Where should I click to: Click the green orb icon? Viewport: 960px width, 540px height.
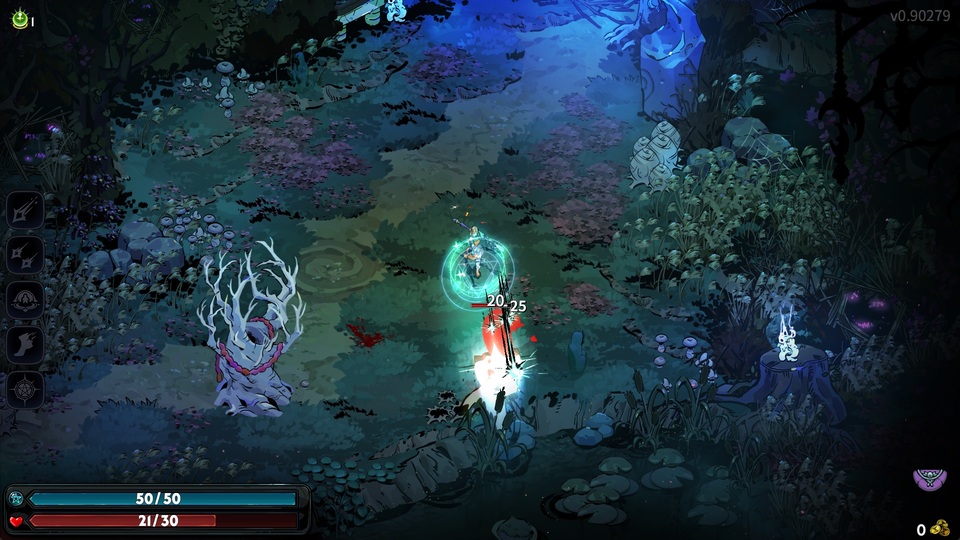coord(19,19)
